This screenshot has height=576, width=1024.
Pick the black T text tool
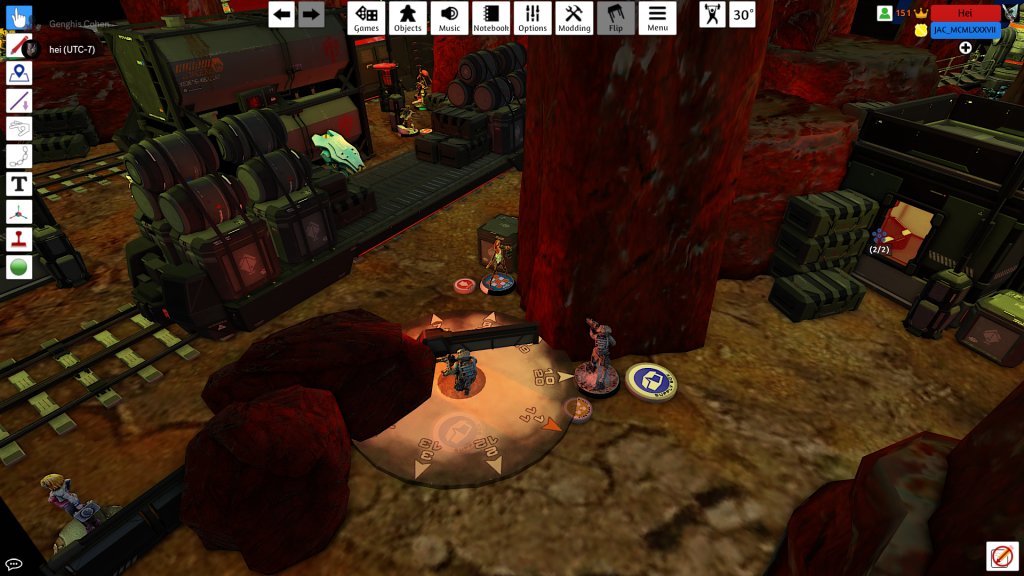coord(19,184)
